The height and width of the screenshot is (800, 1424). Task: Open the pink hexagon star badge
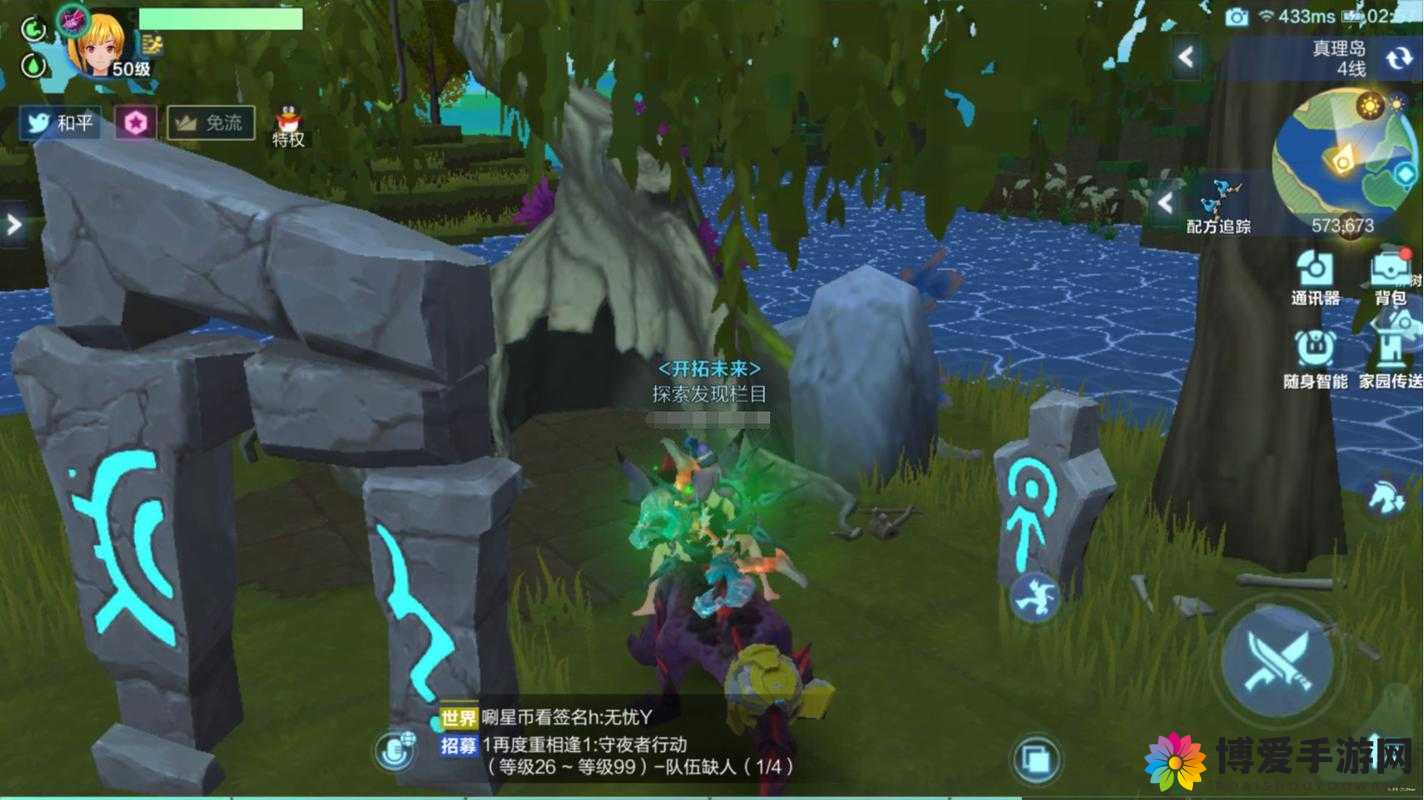tap(135, 123)
